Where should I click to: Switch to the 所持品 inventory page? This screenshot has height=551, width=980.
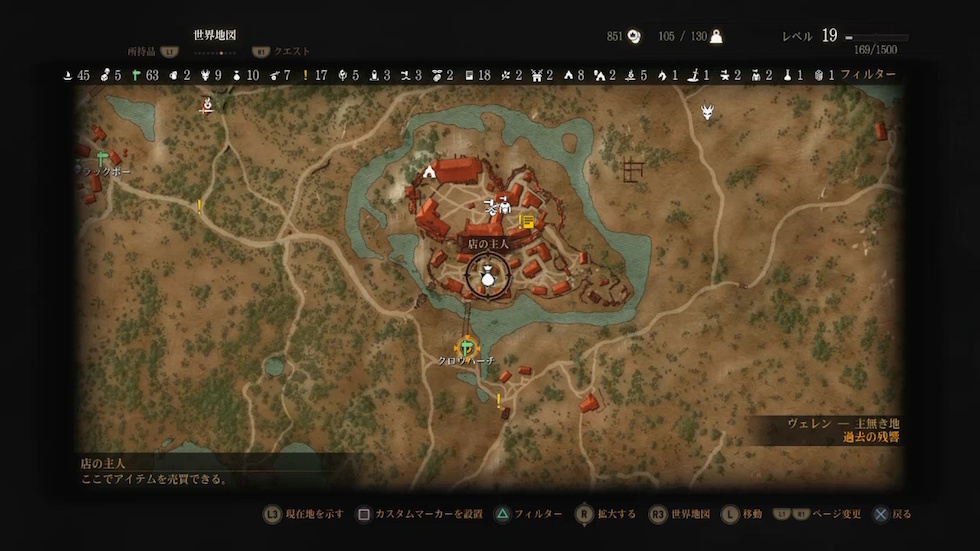(141, 51)
